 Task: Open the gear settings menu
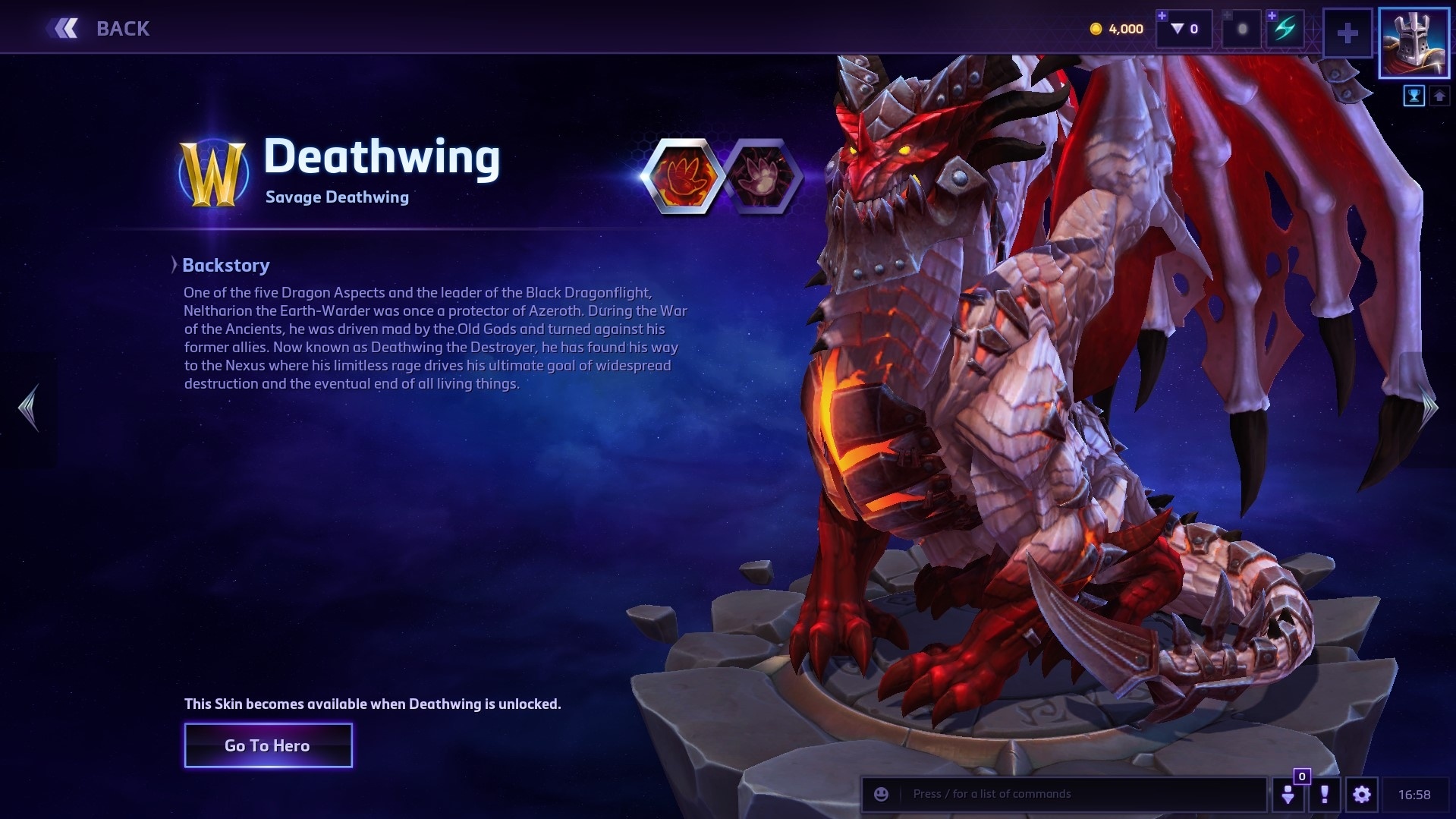1362,794
